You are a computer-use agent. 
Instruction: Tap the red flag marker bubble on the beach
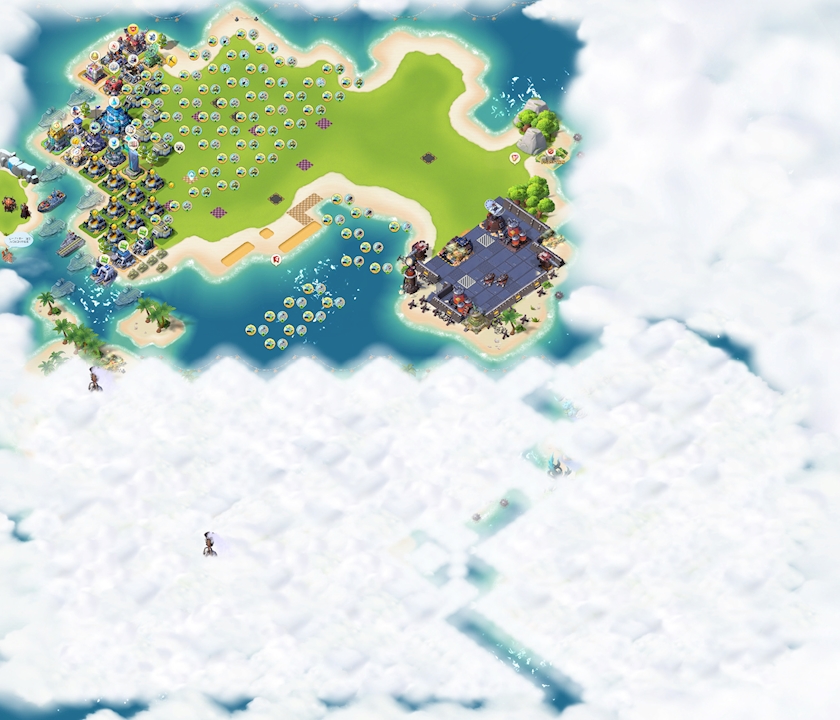point(275,259)
